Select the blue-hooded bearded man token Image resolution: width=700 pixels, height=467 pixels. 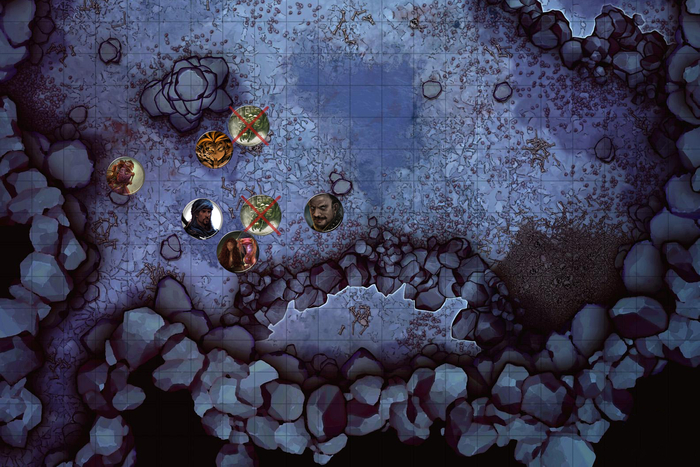coord(202,217)
